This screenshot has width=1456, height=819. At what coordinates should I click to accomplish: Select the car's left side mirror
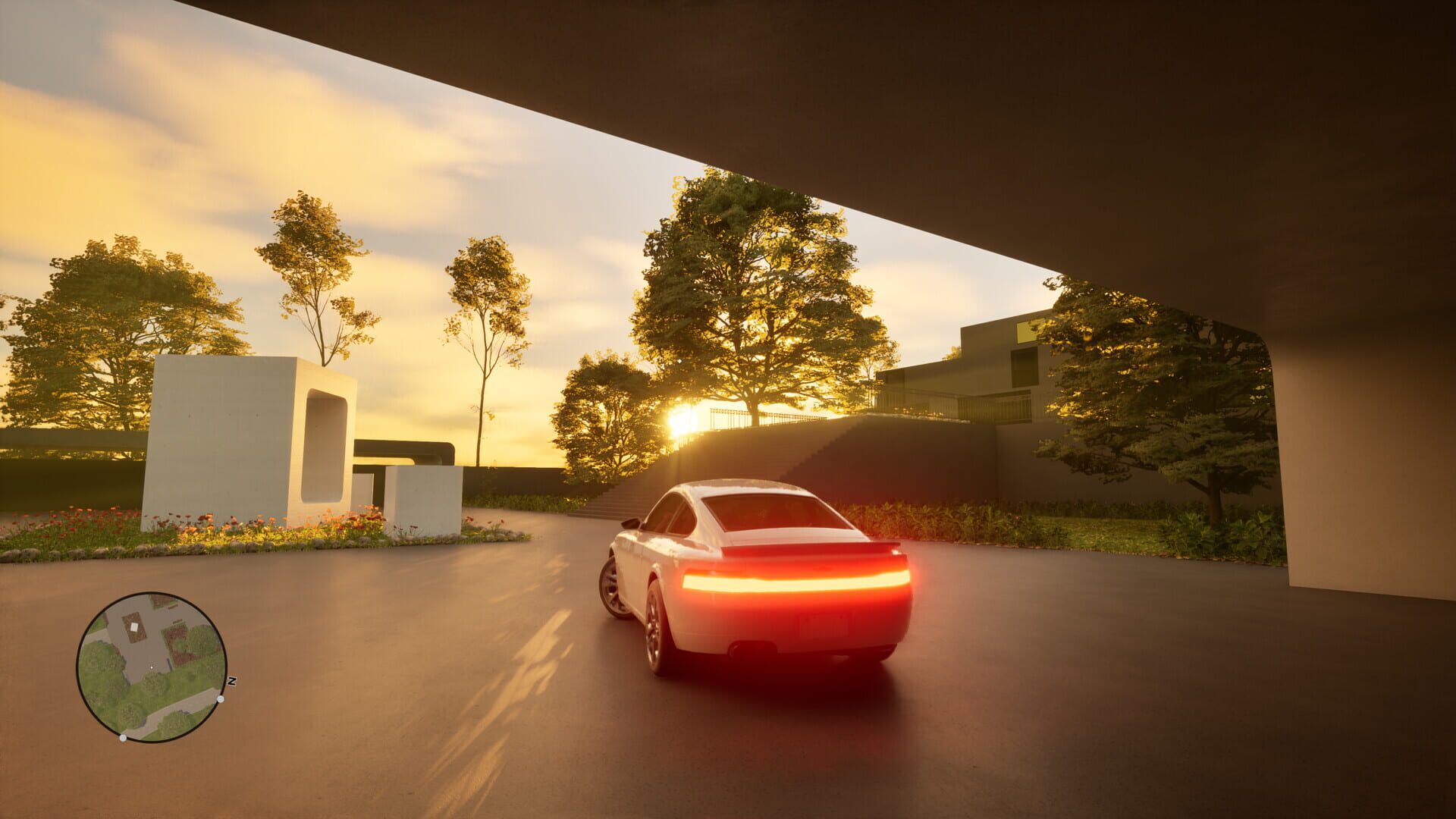633,523
